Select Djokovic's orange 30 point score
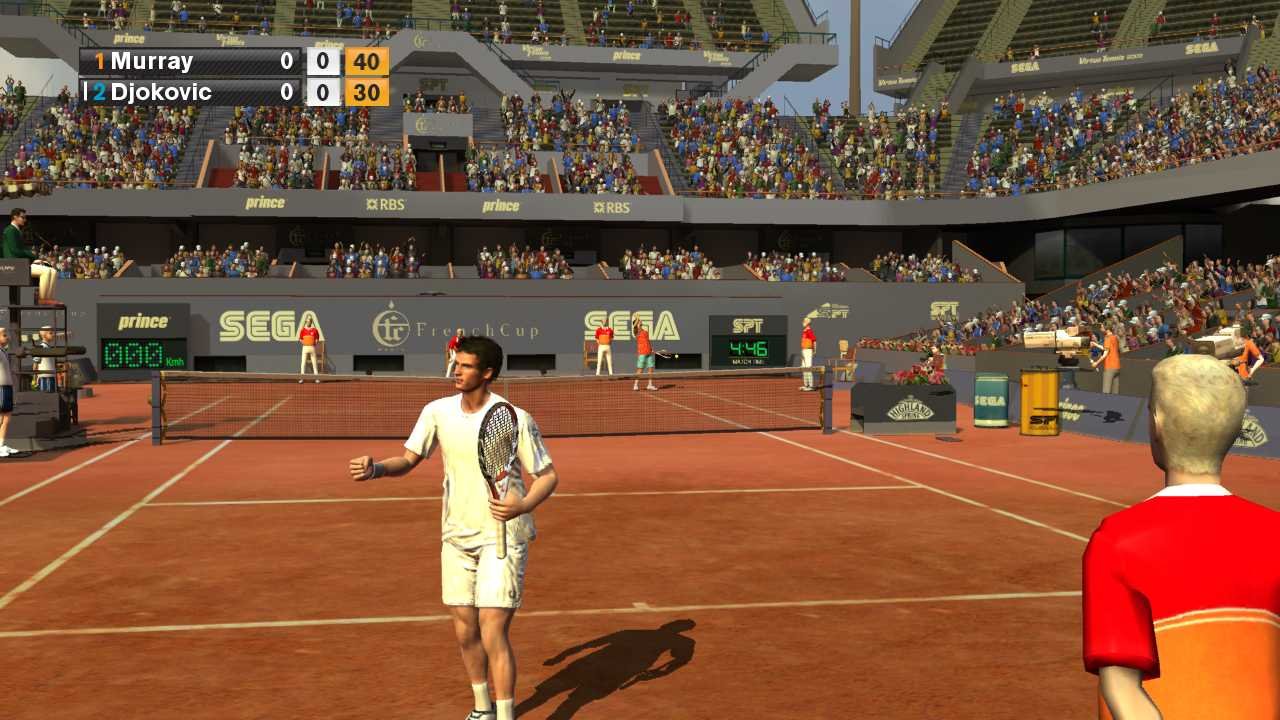The image size is (1280, 720). coord(368,92)
